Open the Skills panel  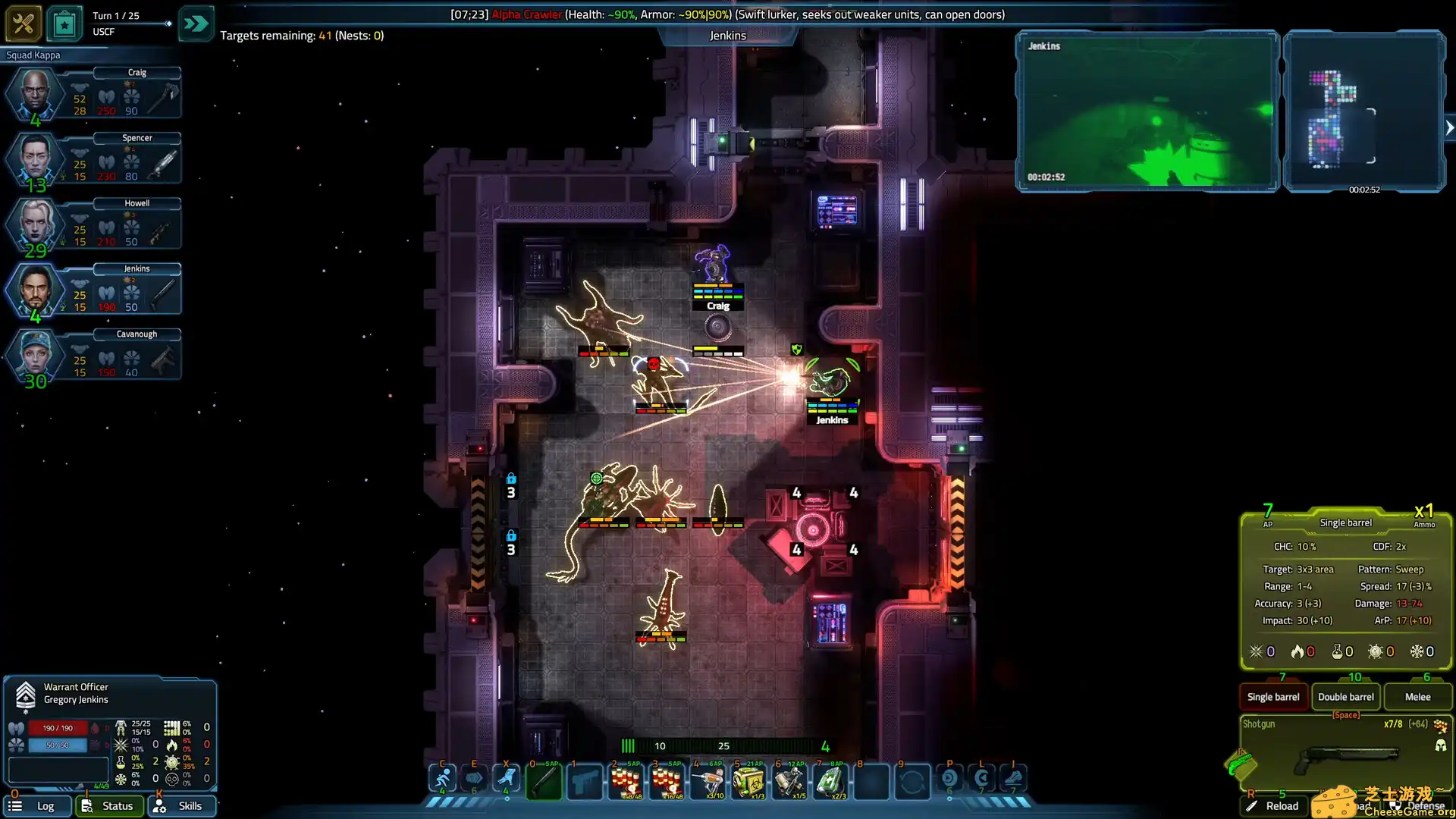click(182, 806)
